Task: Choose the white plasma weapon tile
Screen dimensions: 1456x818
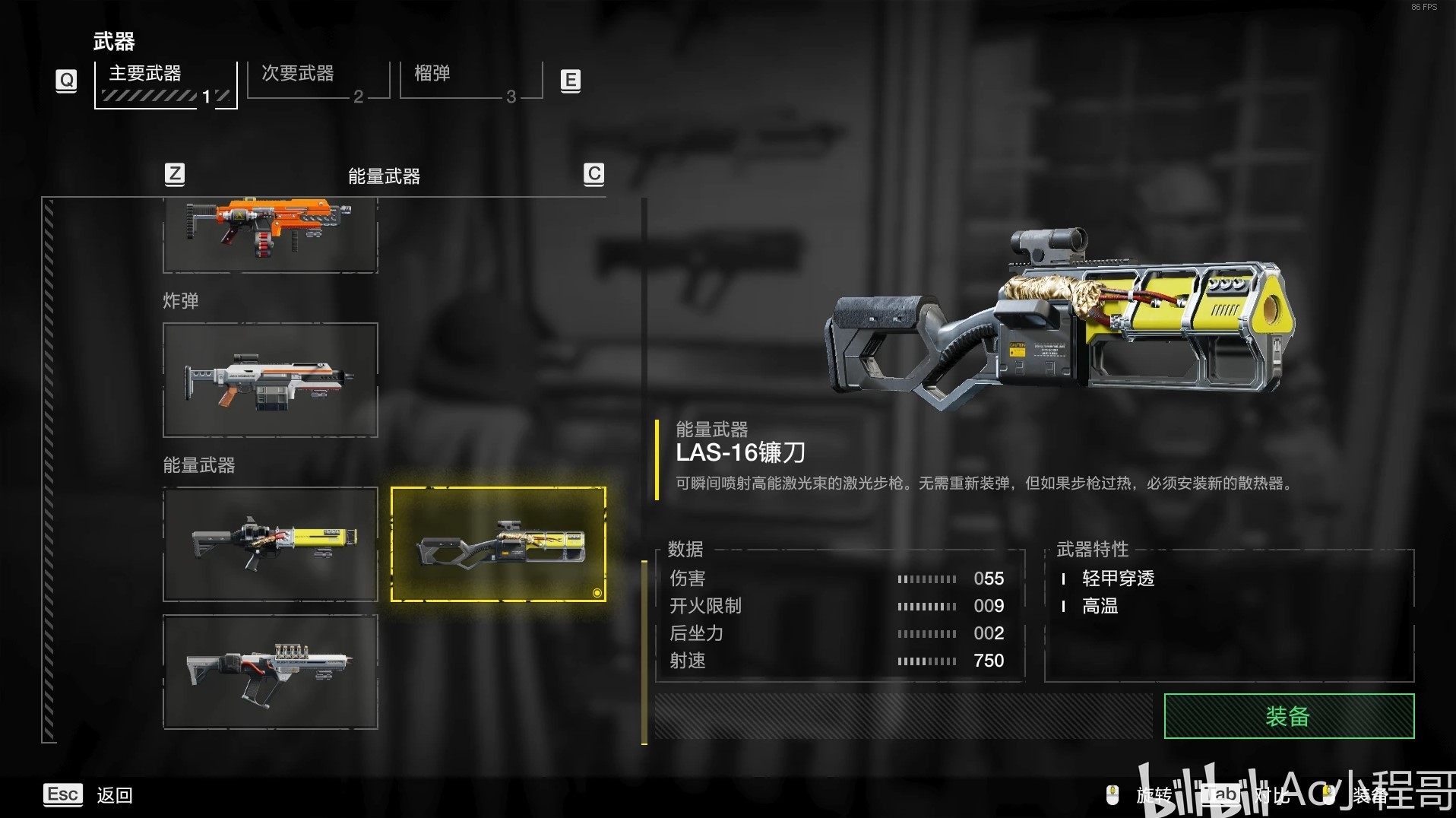Action: 270,672
